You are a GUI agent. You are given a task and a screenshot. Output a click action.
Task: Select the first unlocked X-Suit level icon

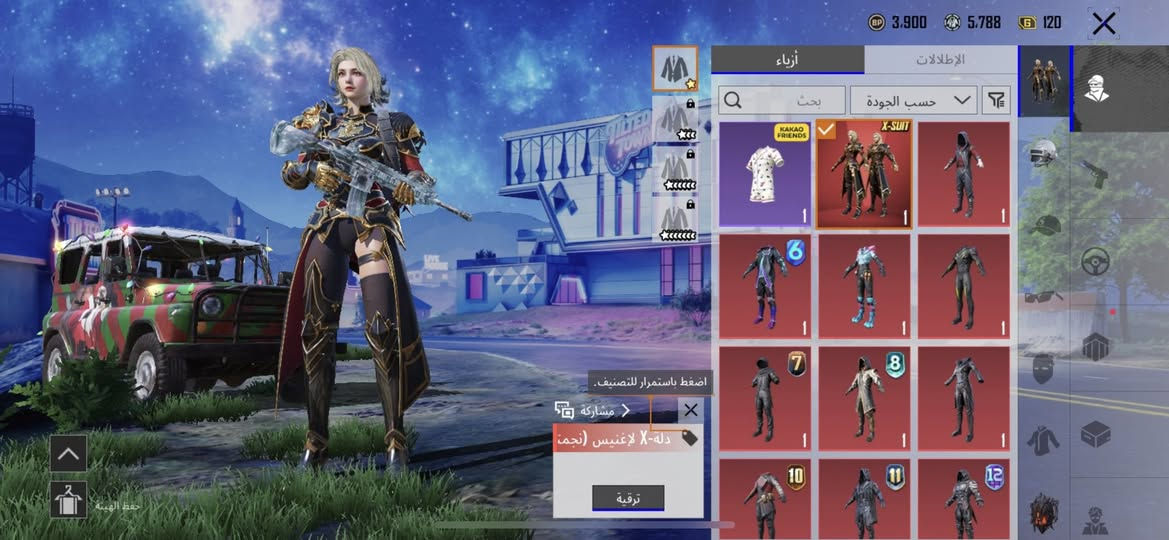(676, 68)
